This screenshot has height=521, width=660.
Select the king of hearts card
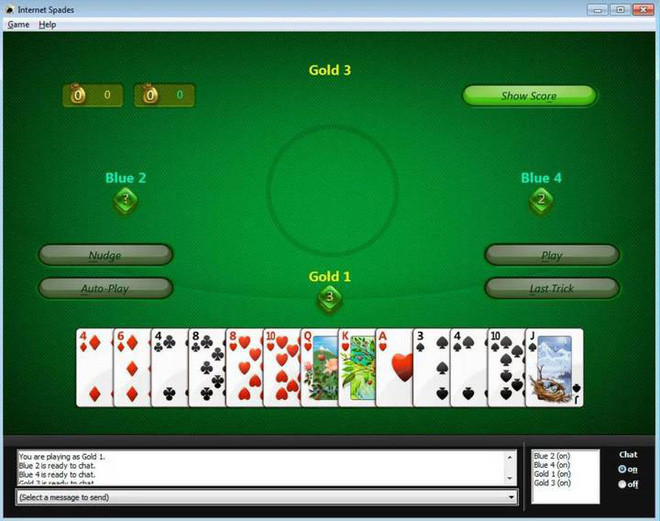356,368
